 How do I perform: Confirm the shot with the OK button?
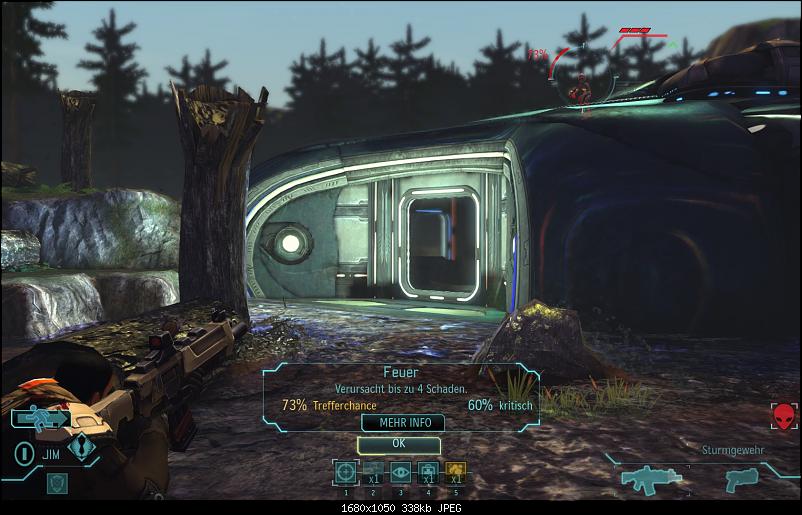click(x=398, y=443)
